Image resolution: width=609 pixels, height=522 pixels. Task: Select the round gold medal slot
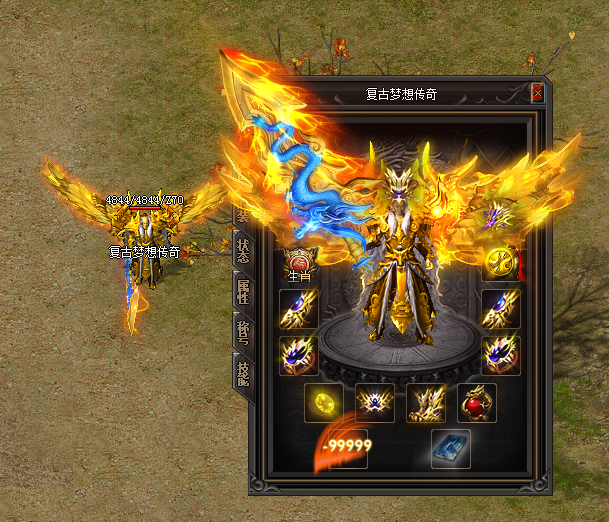499,263
